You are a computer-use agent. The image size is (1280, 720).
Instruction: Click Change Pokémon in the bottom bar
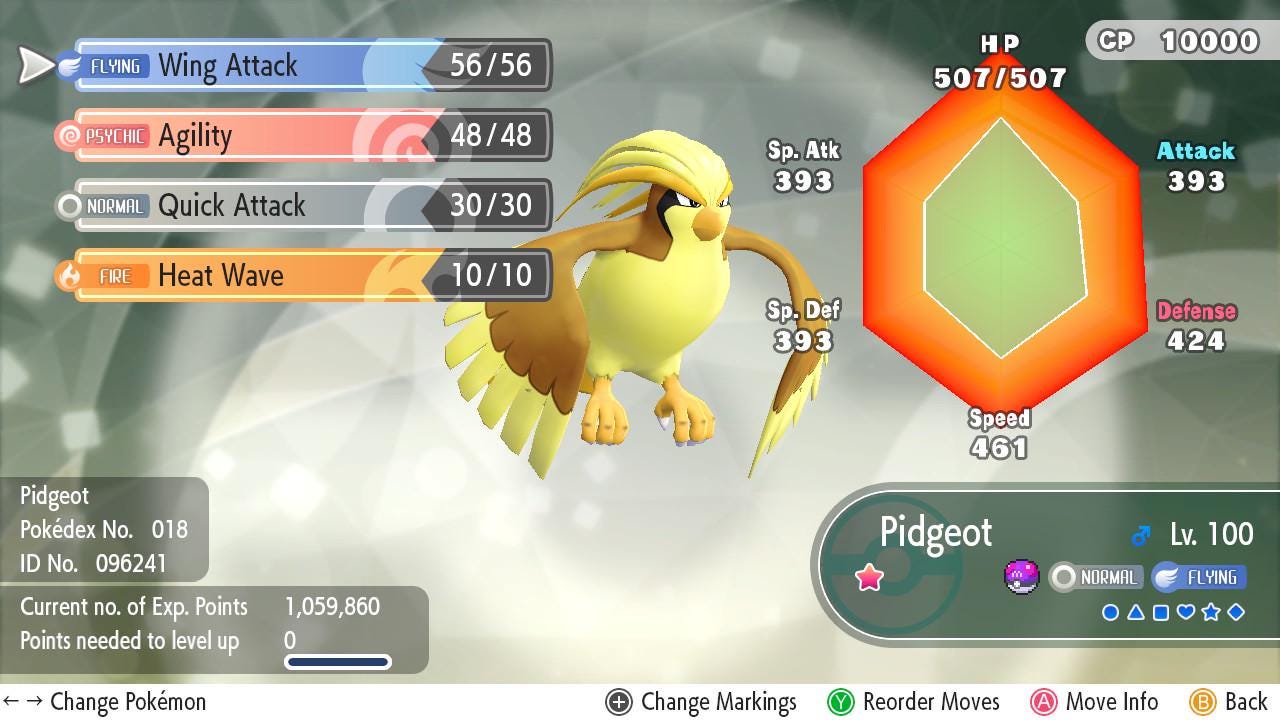[x=102, y=702]
